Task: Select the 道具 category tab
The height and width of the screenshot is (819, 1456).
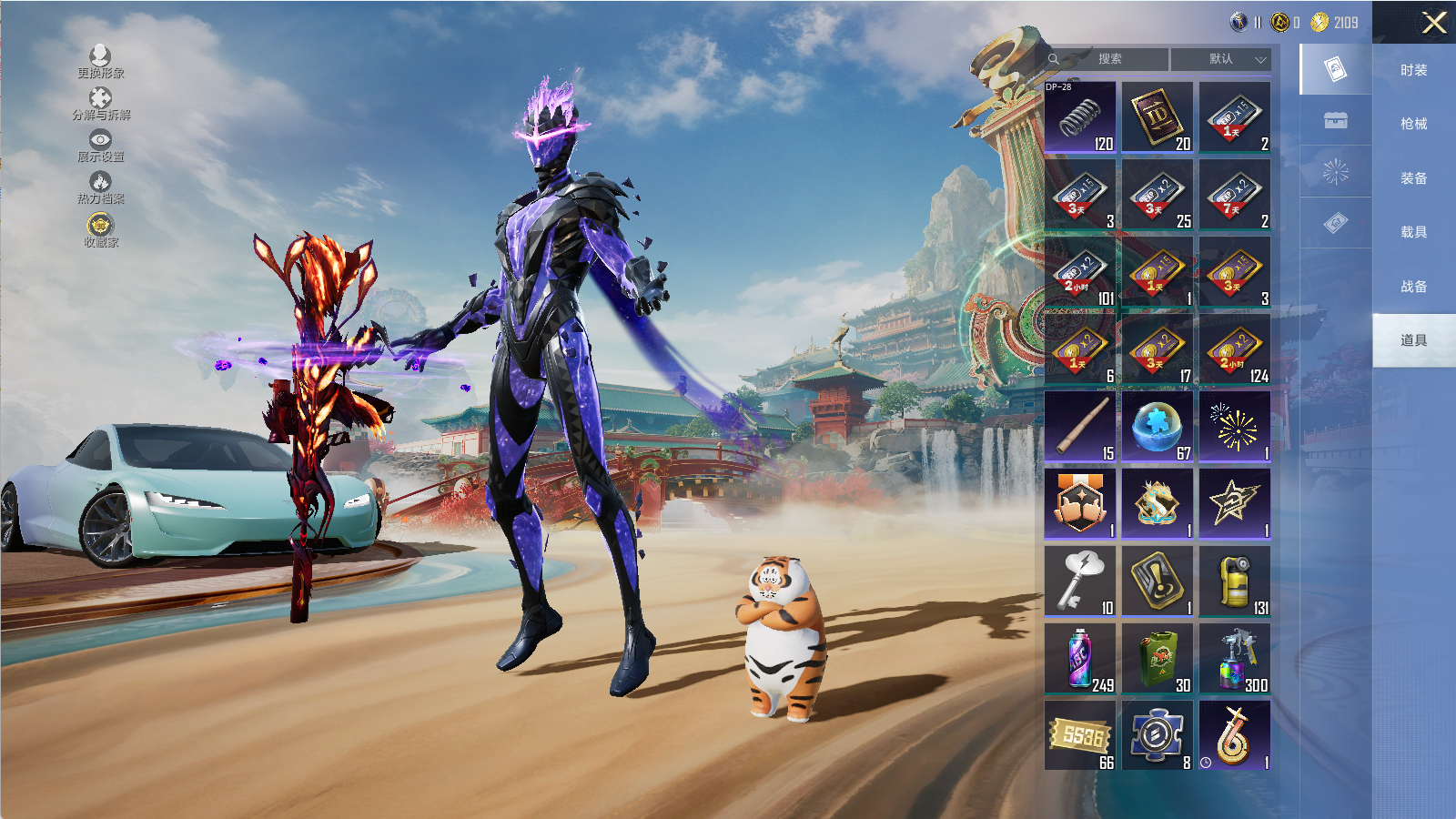Action: pyautogui.click(x=1413, y=340)
